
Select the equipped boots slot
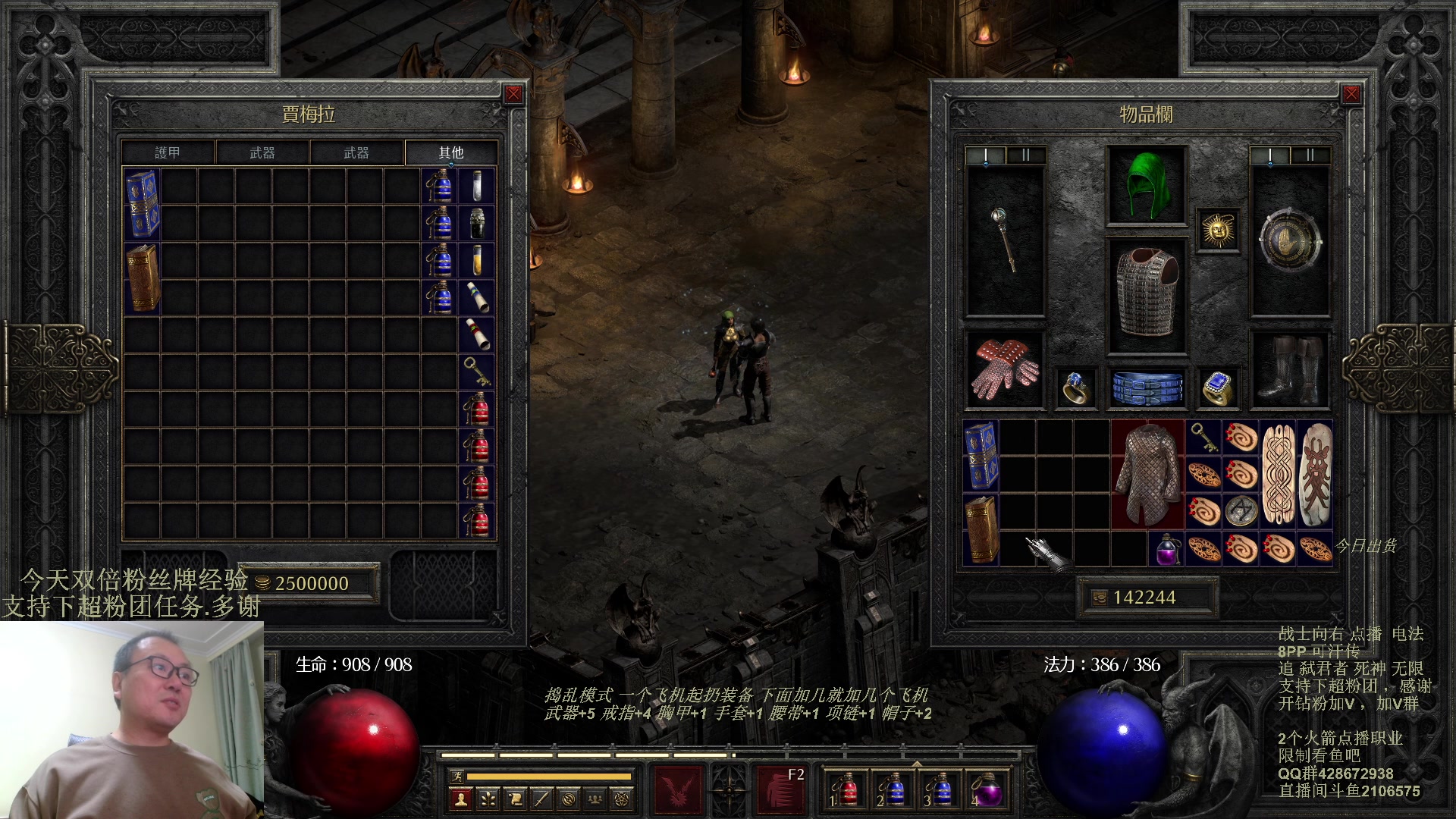point(1289,371)
